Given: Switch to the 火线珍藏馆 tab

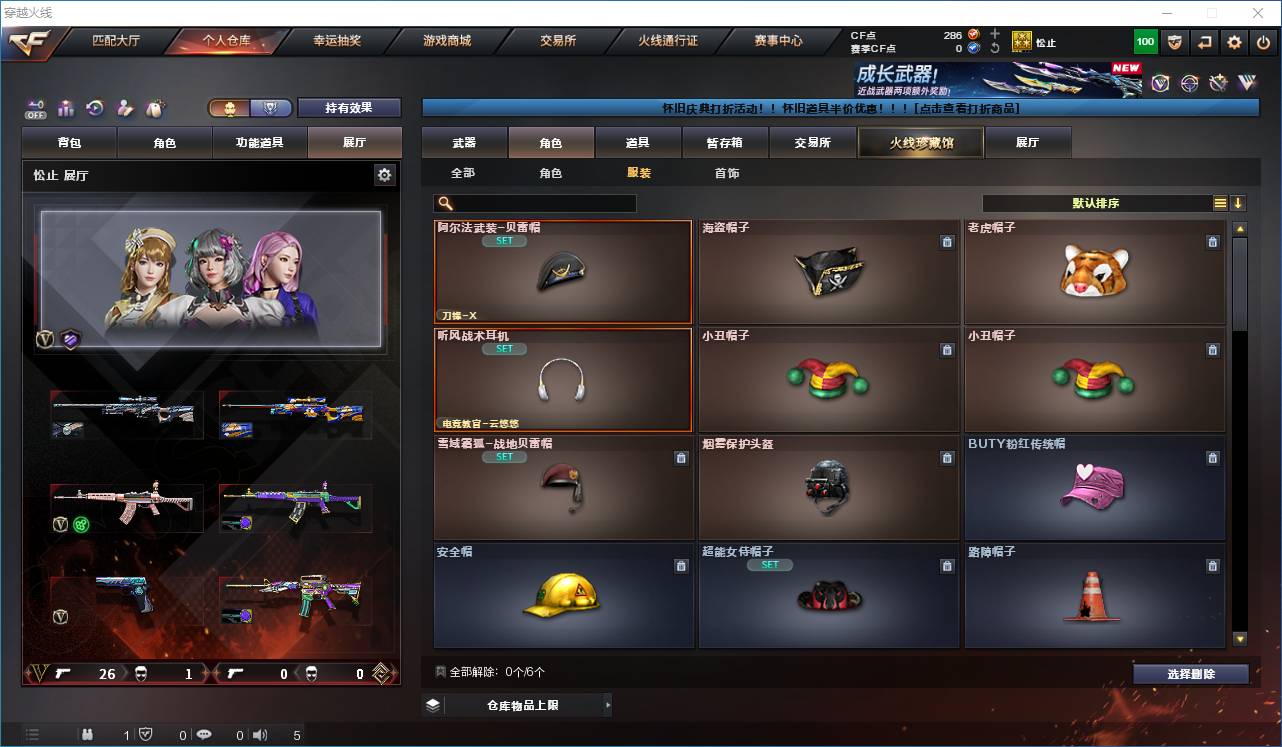Looking at the screenshot, I should pyautogui.click(x=919, y=142).
